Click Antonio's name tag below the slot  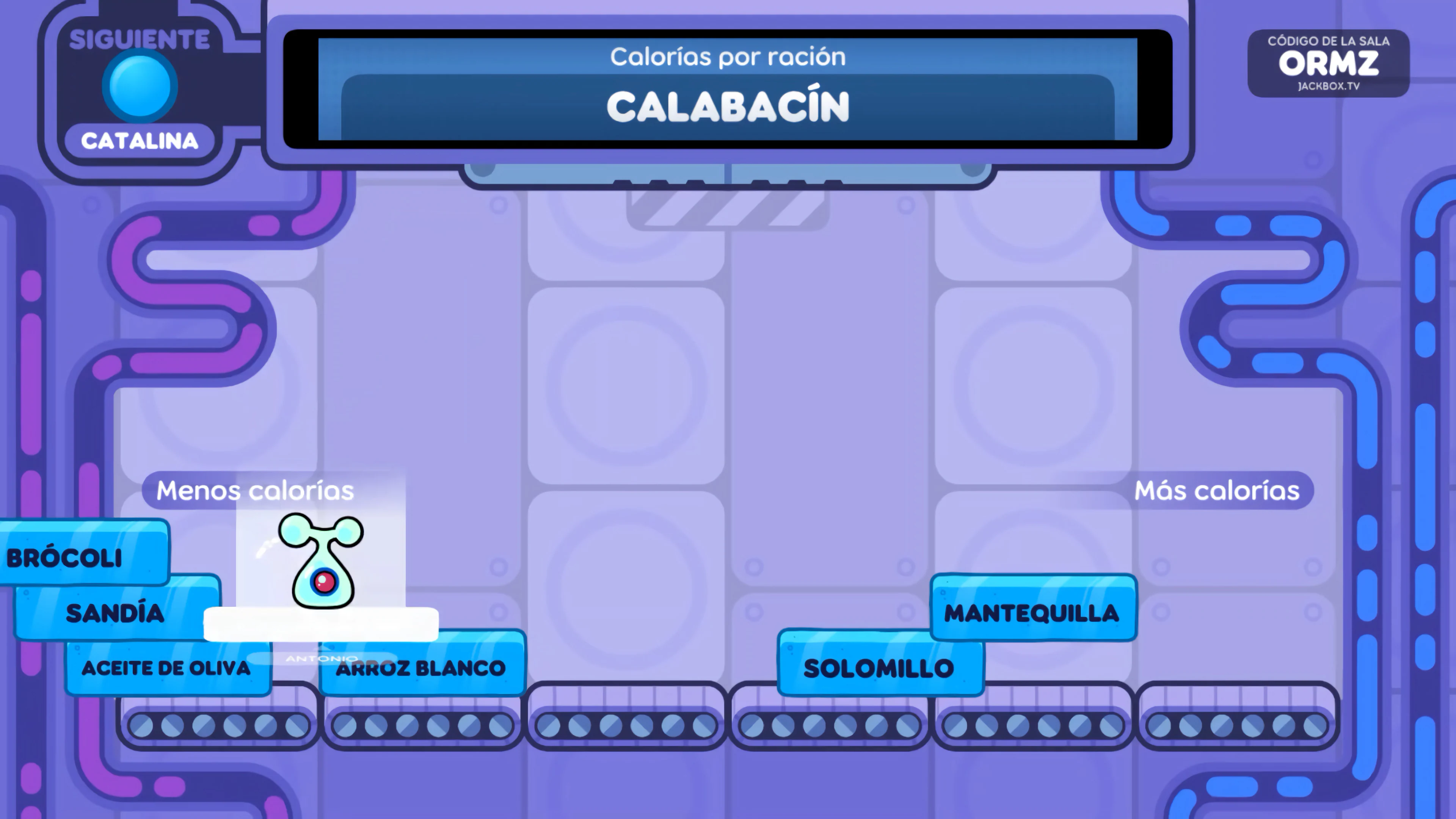tap(322, 659)
